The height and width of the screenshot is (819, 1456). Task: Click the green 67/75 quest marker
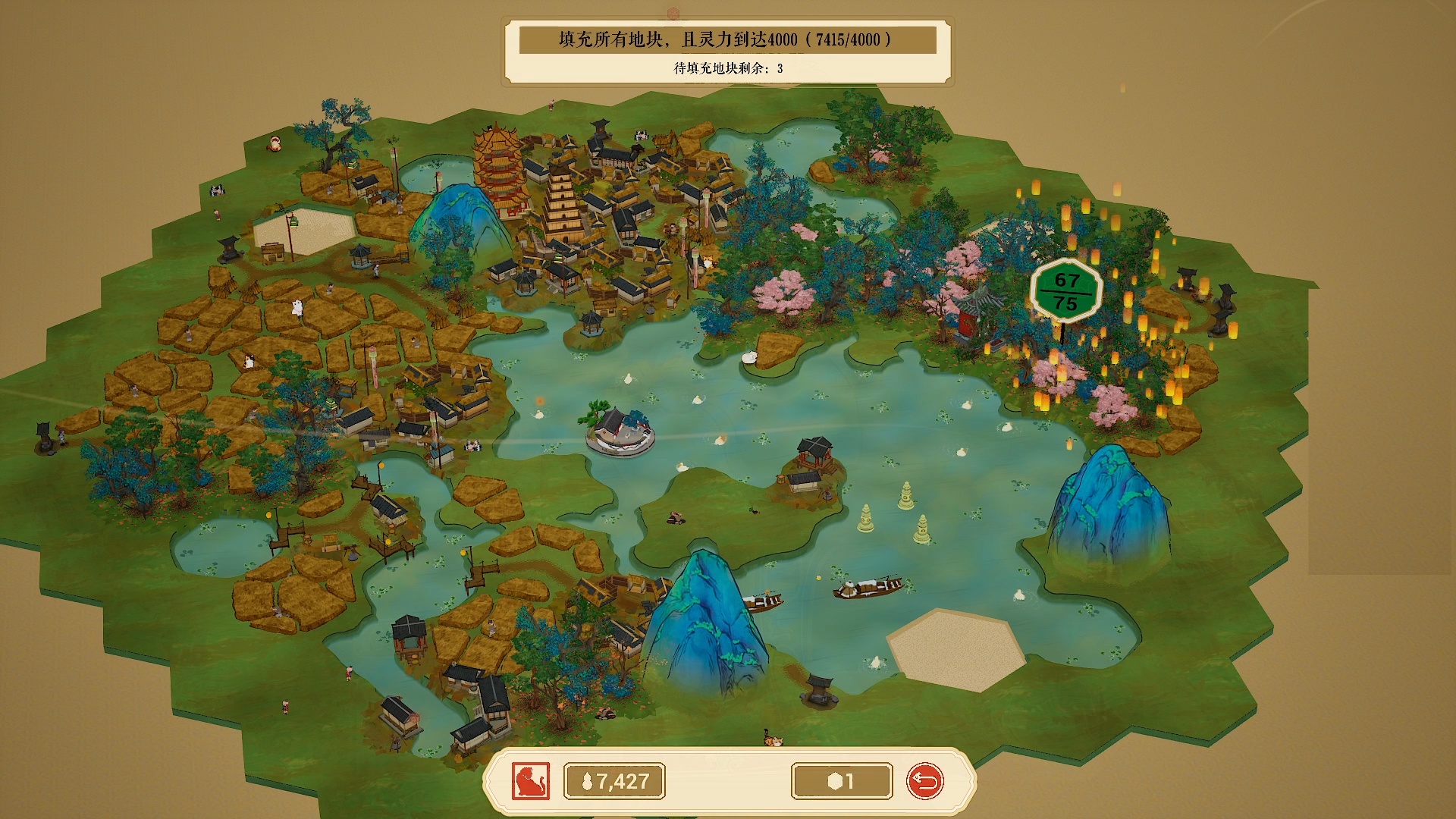click(1065, 292)
